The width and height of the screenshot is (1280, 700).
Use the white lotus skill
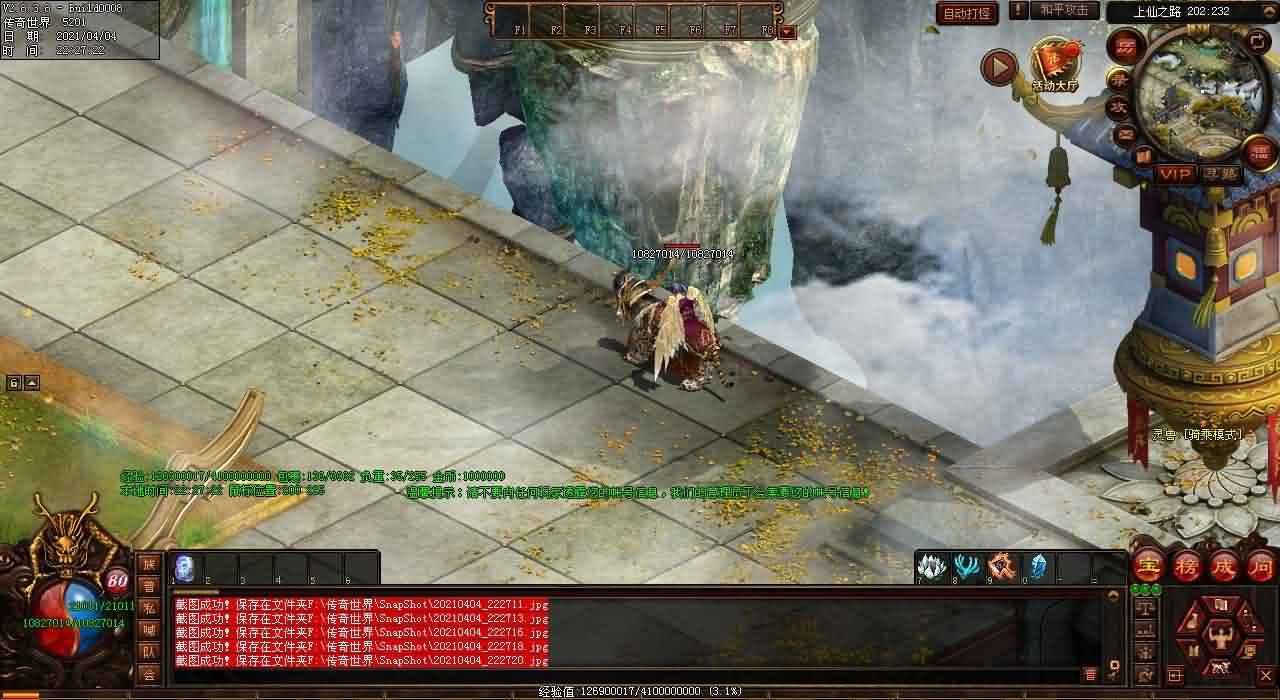click(931, 565)
